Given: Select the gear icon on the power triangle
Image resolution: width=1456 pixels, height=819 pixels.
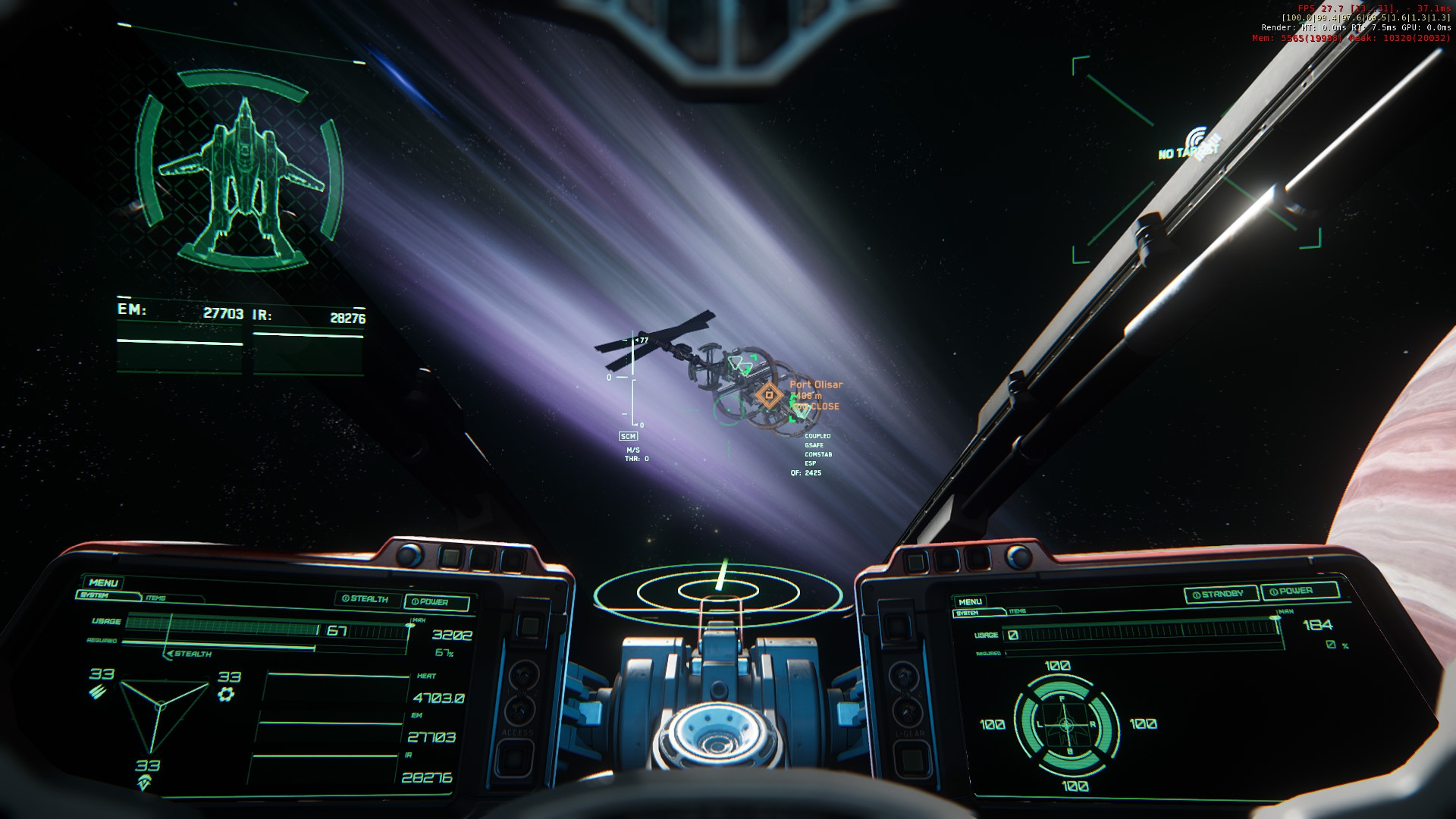Looking at the screenshot, I should coord(226,694).
